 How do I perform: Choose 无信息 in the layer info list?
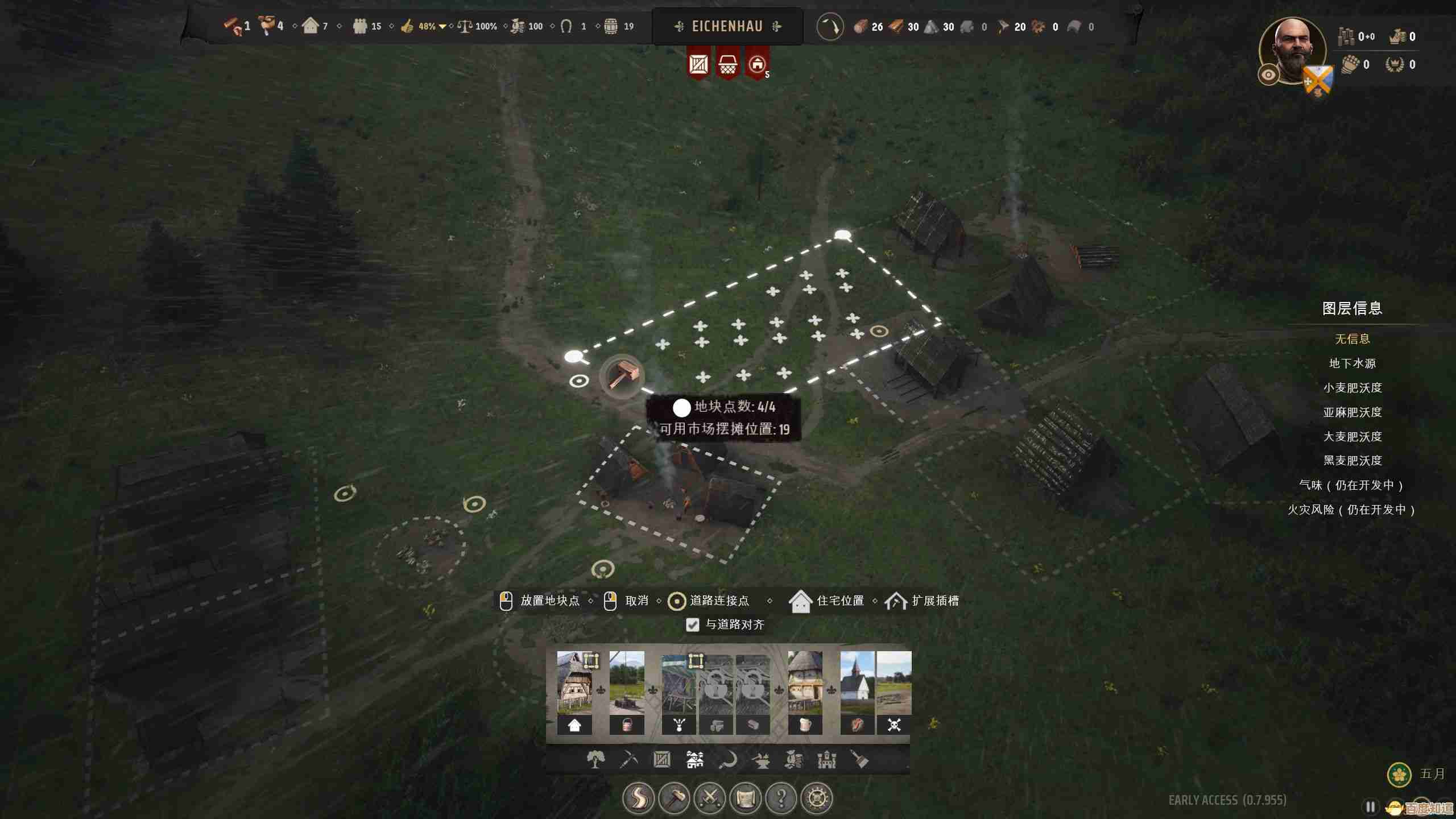[1352, 339]
